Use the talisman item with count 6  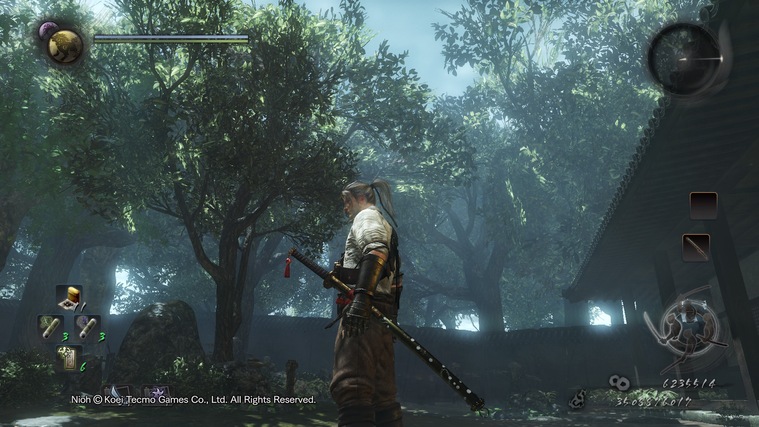[68, 355]
